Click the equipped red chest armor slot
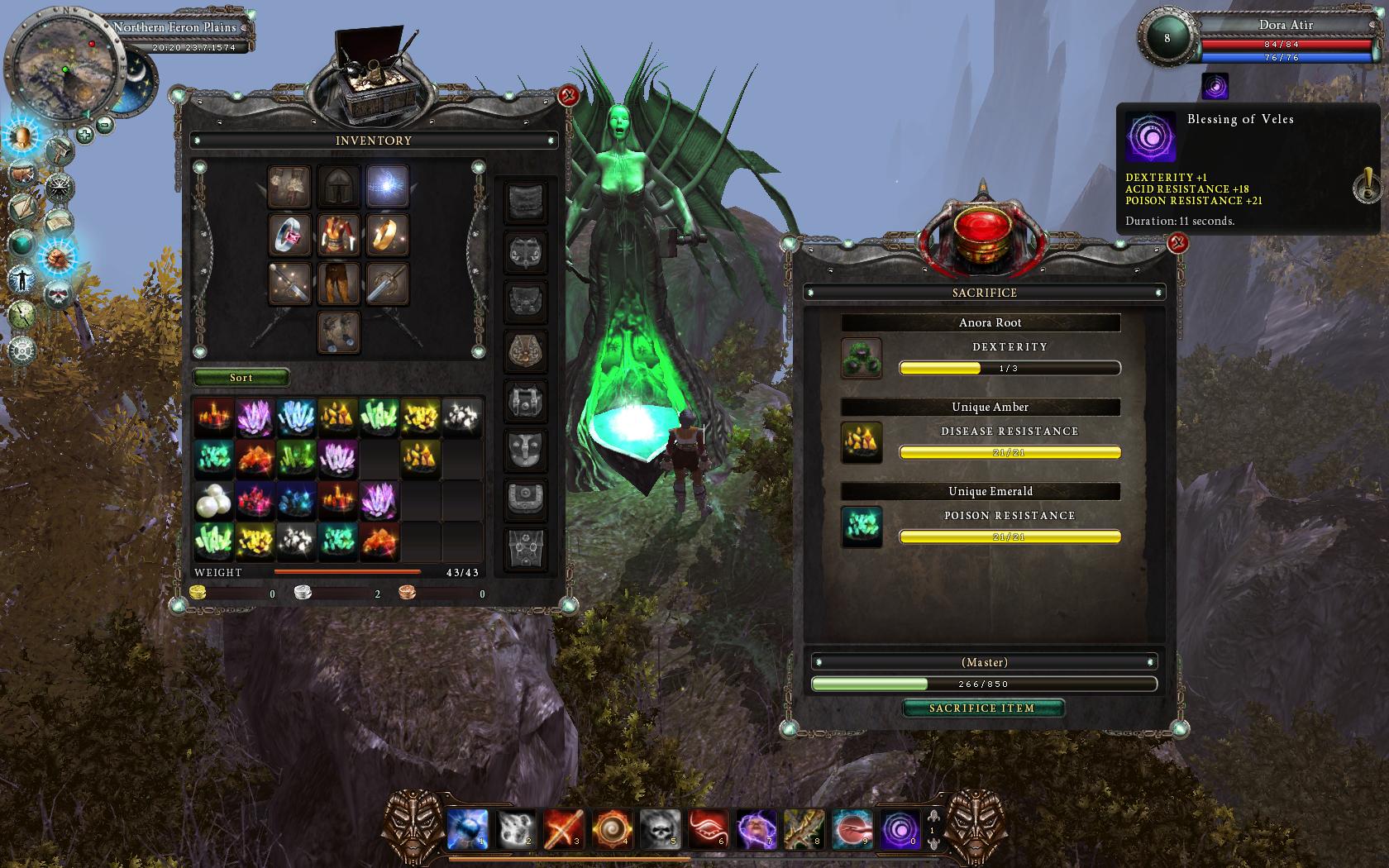The width and height of the screenshot is (1389, 868). (x=338, y=236)
